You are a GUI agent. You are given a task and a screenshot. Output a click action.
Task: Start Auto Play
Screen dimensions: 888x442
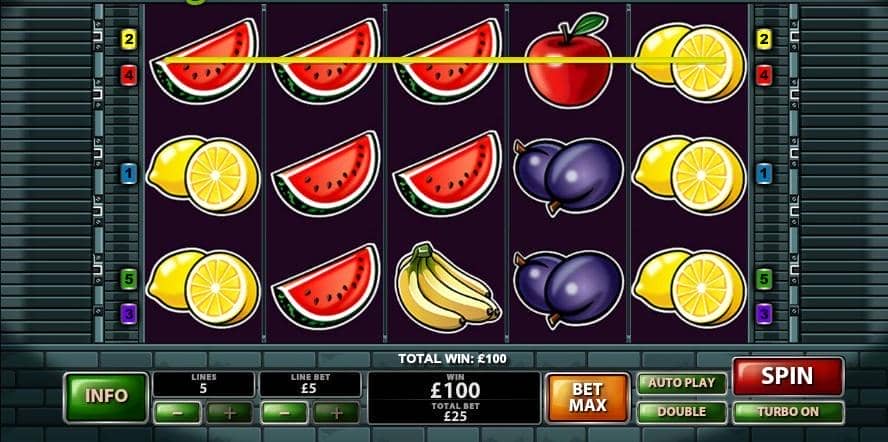tap(682, 383)
